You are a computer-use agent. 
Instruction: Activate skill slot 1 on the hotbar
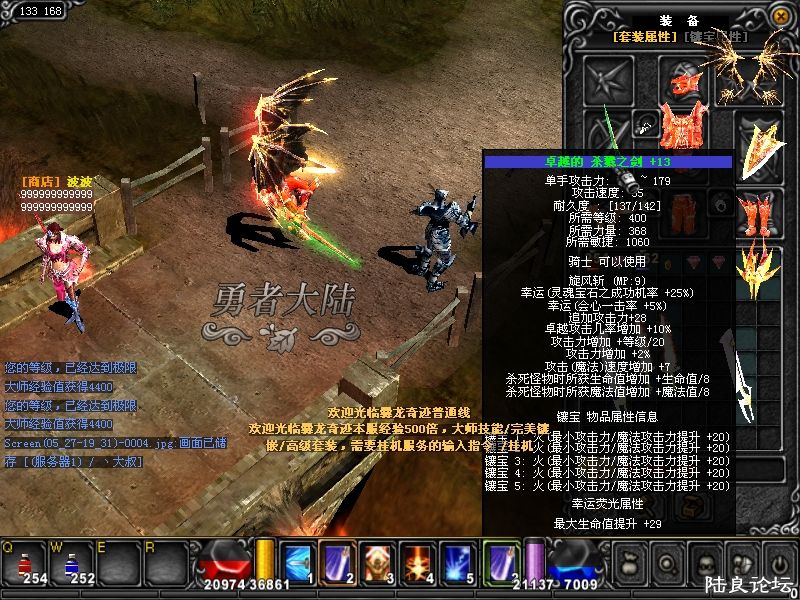[298, 561]
